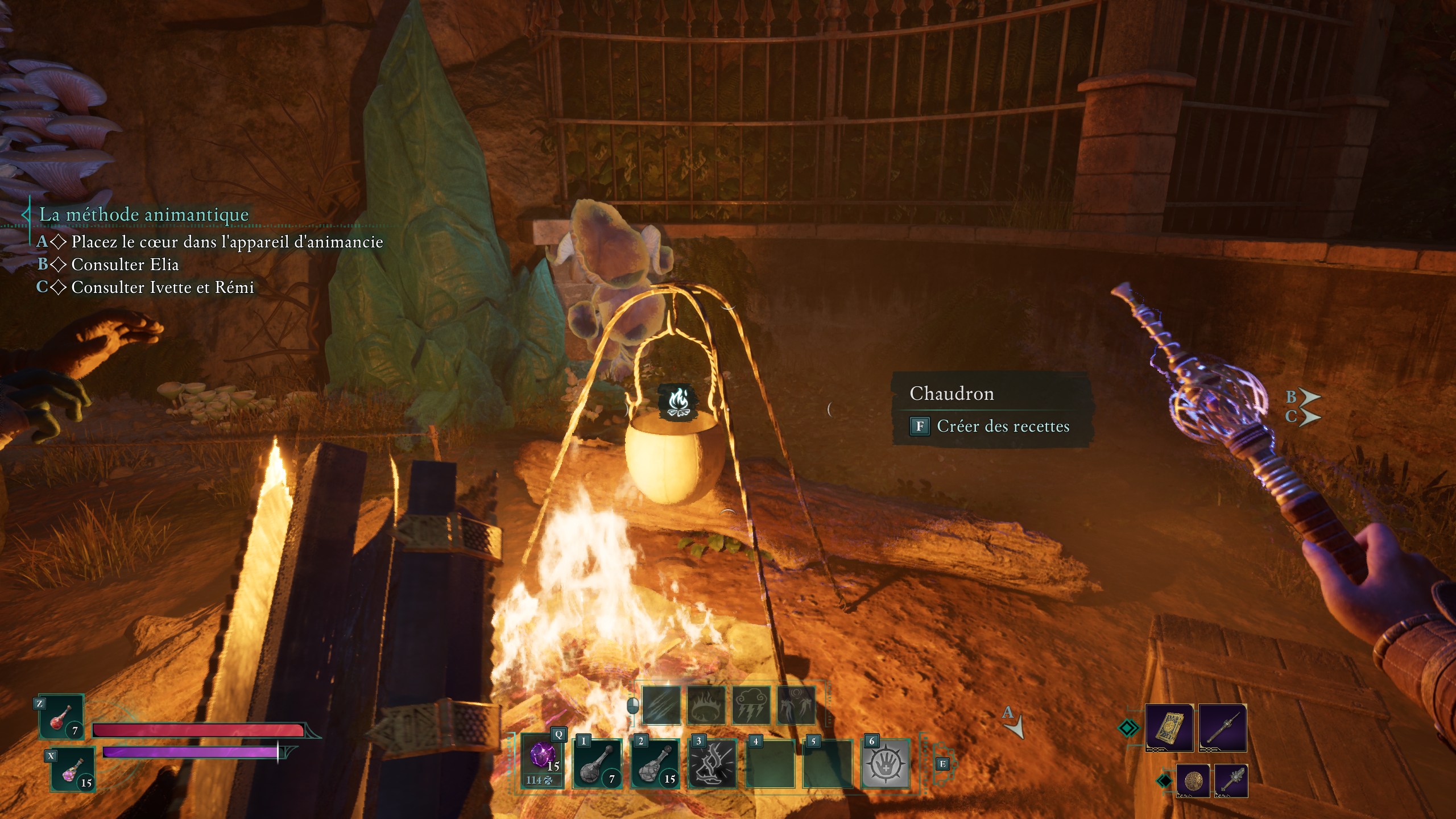Choose the storm cloud lightning spell
Screen dimensions: 1456x819
point(751,705)
